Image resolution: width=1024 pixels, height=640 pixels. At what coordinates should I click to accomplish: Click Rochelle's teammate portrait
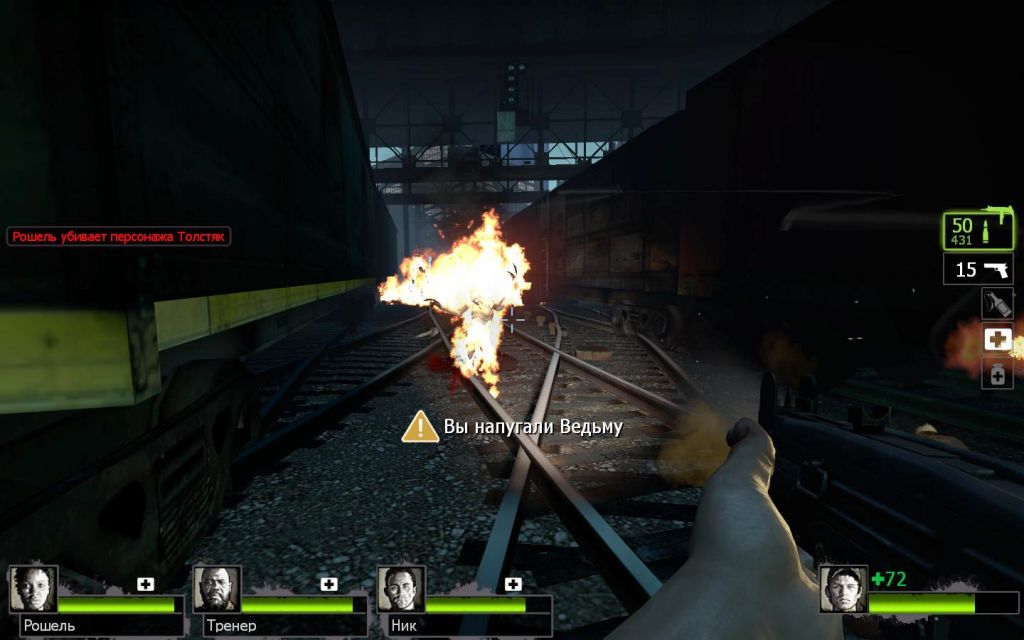[x=33, y=589]
